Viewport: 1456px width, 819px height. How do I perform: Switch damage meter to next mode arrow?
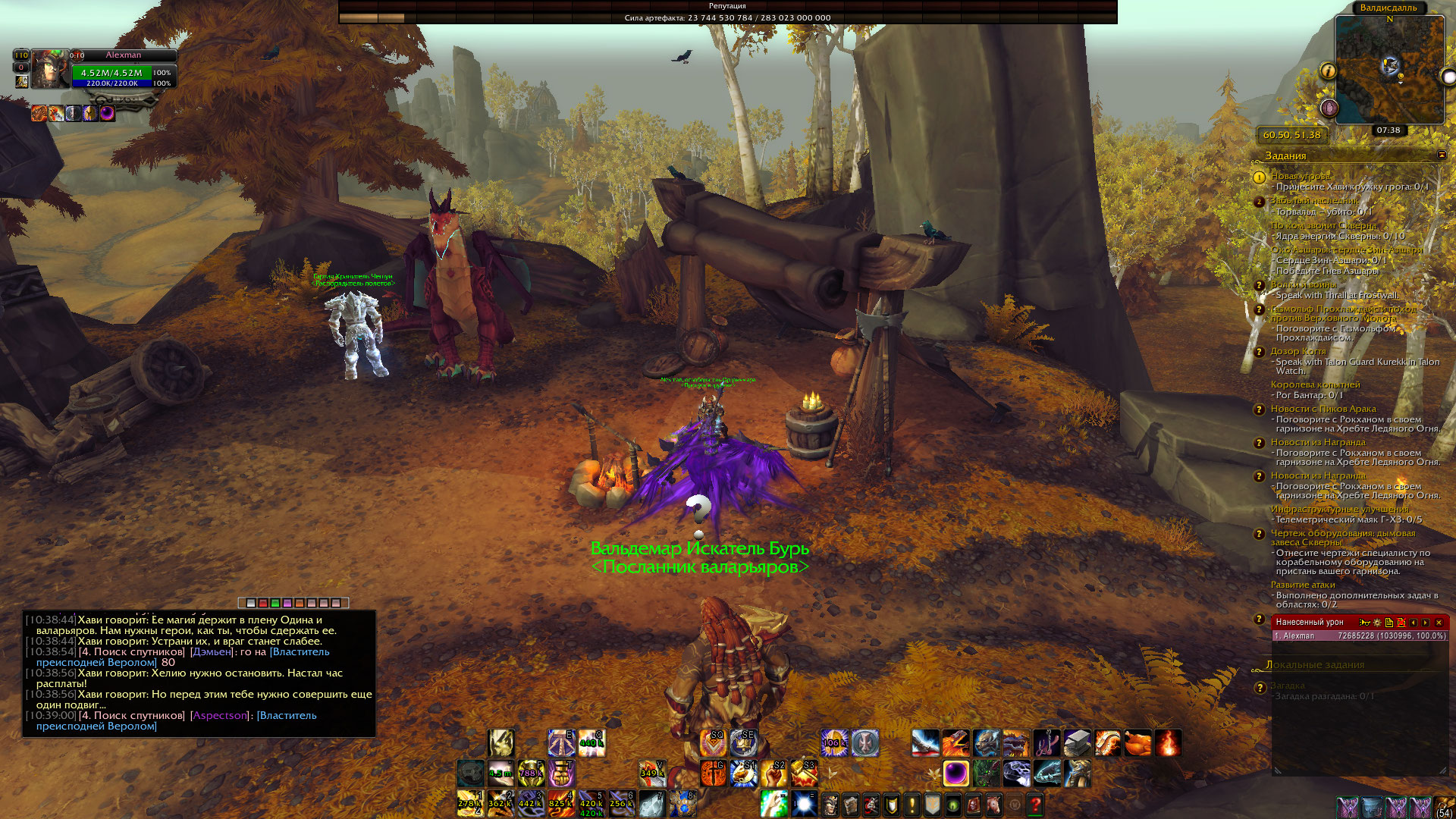coord(1426,623)
